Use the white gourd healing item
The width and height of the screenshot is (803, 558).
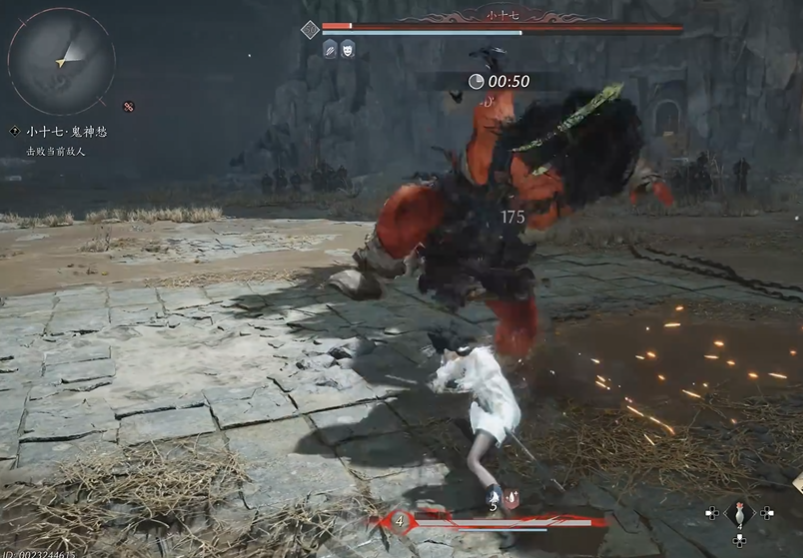[739, 513]
